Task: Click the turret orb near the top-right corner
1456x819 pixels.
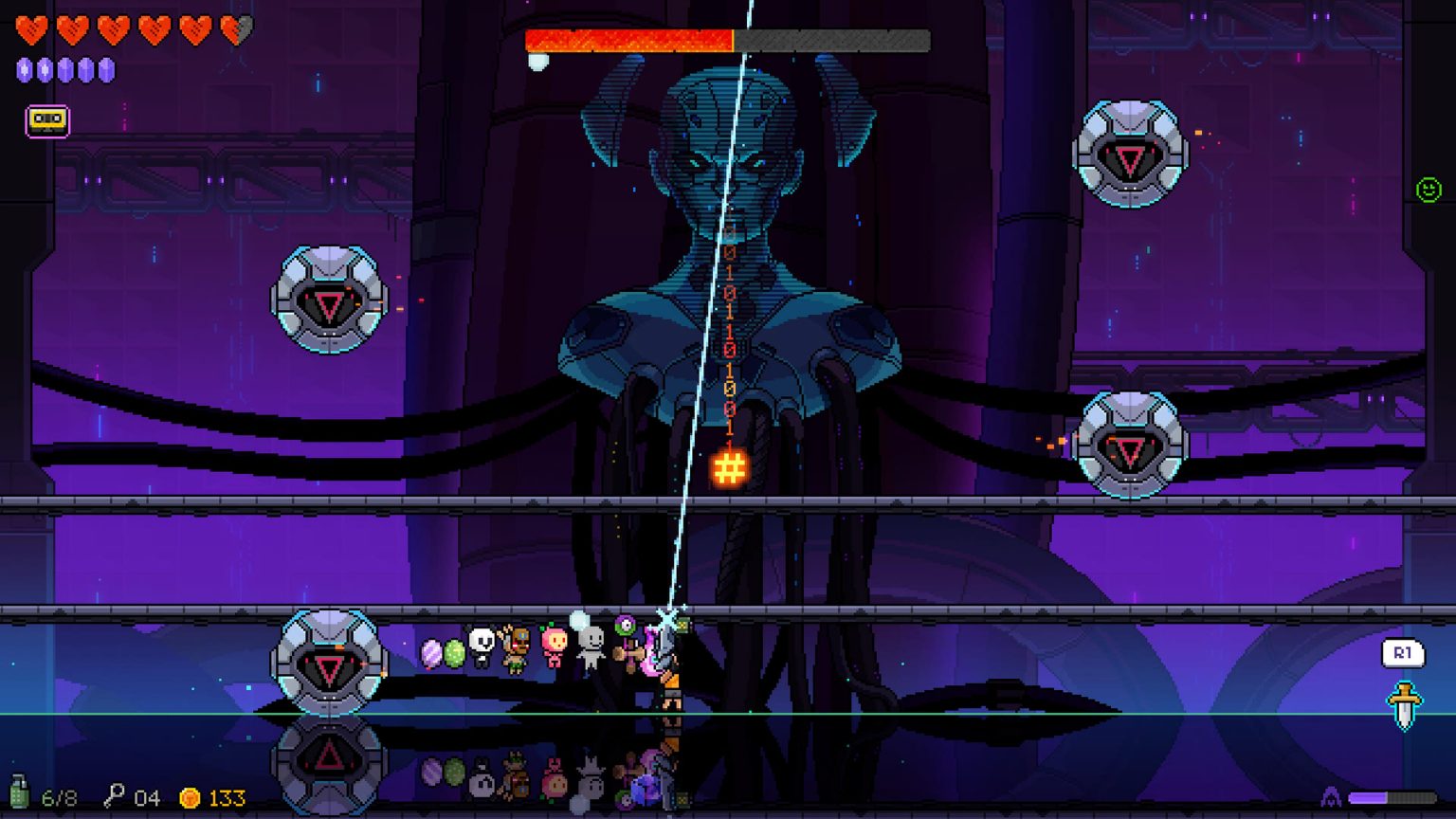Action: [1130, 152]
